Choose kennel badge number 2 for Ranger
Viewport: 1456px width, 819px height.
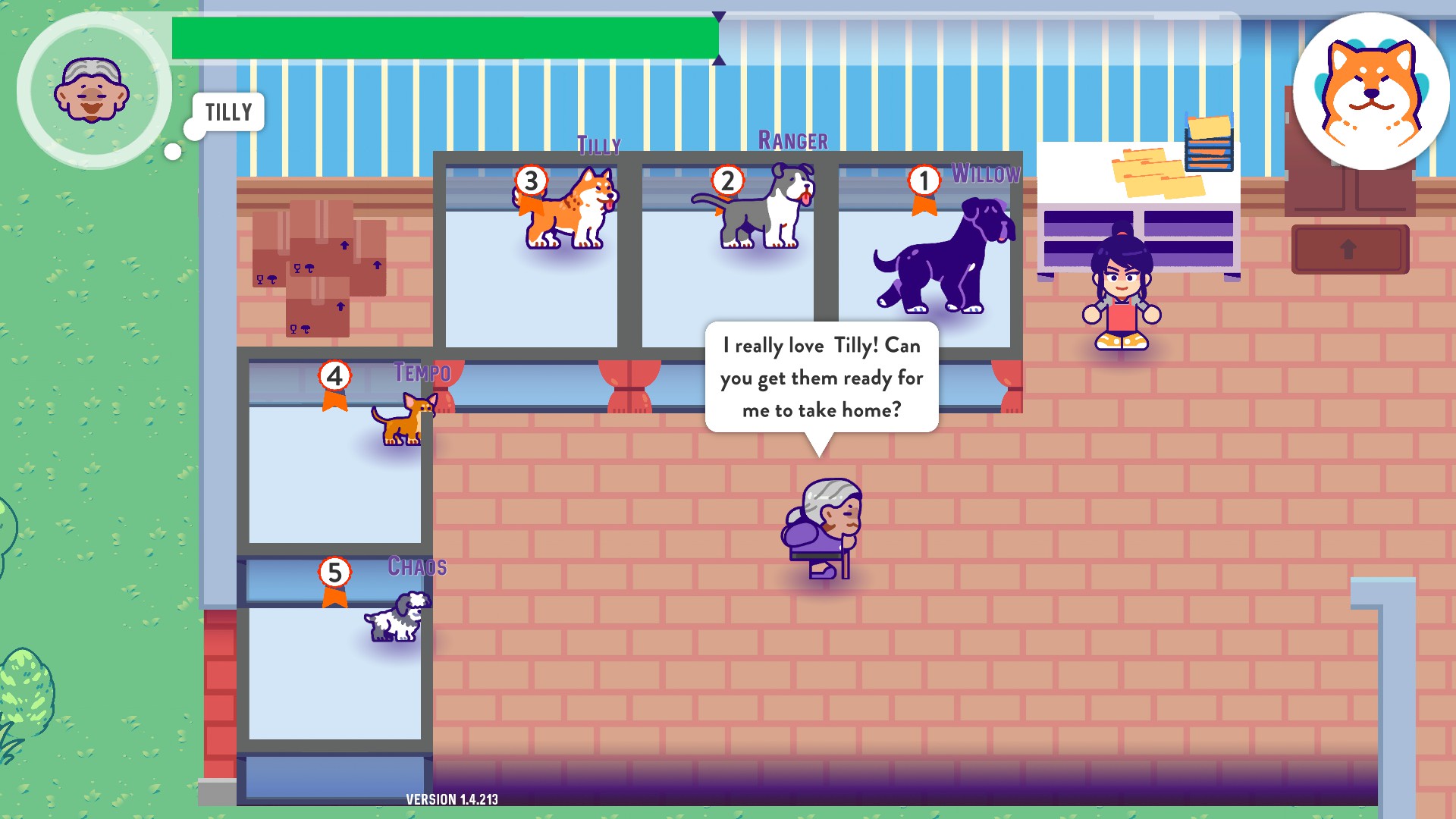click(727, 181)
